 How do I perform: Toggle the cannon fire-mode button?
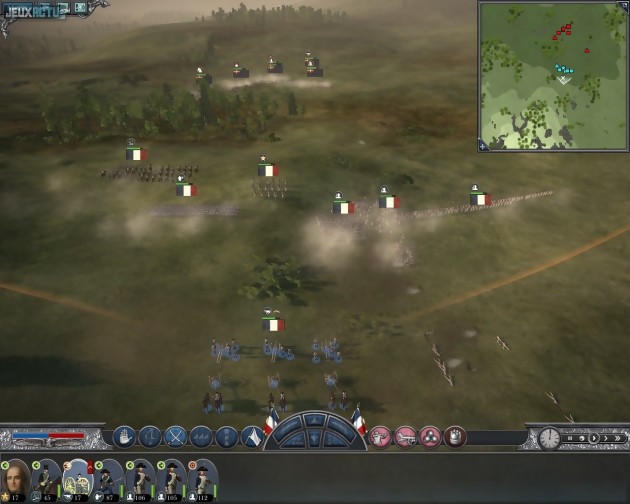406,436
